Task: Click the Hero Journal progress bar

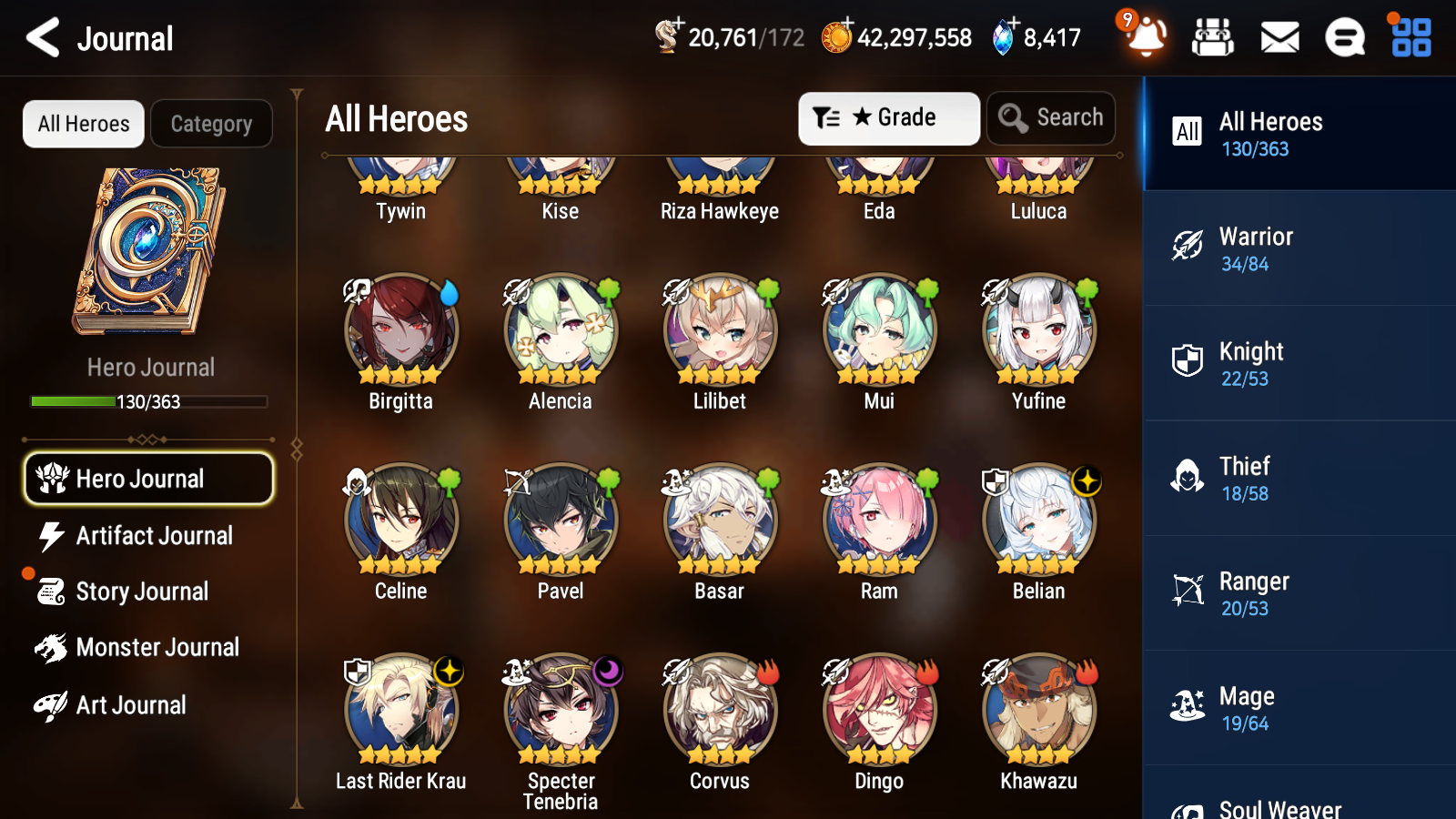Action: pyautogui.click(x=148, y=401)
